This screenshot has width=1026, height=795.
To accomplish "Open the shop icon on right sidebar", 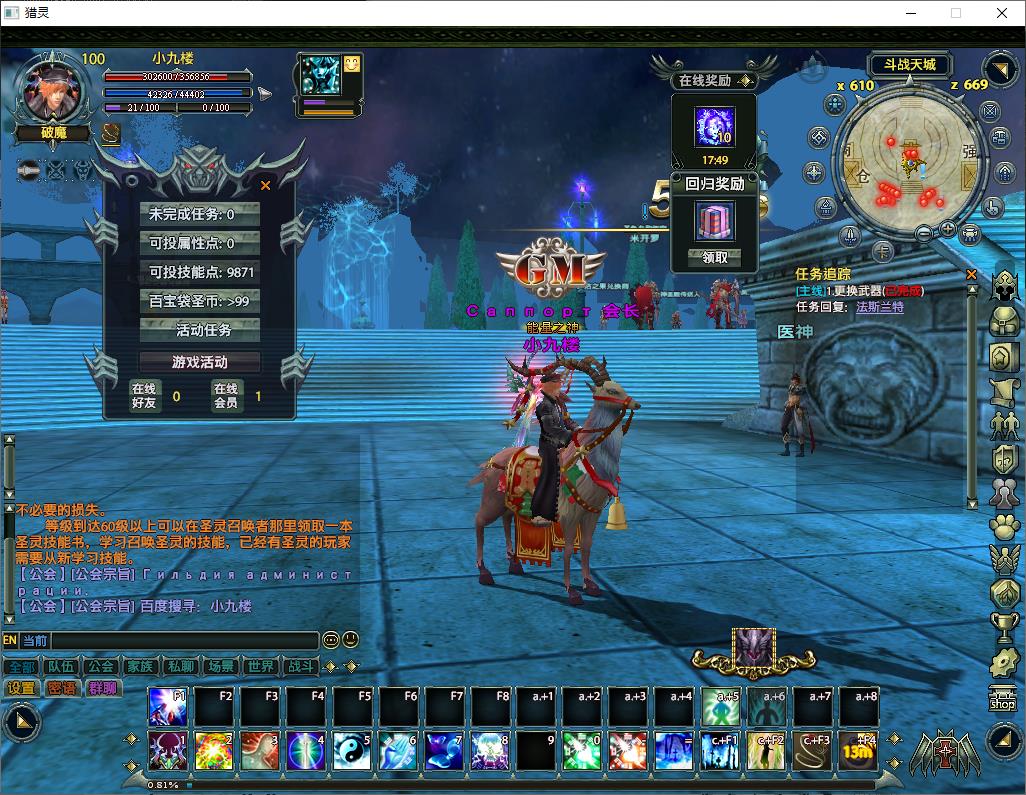I will [1002, 698].
